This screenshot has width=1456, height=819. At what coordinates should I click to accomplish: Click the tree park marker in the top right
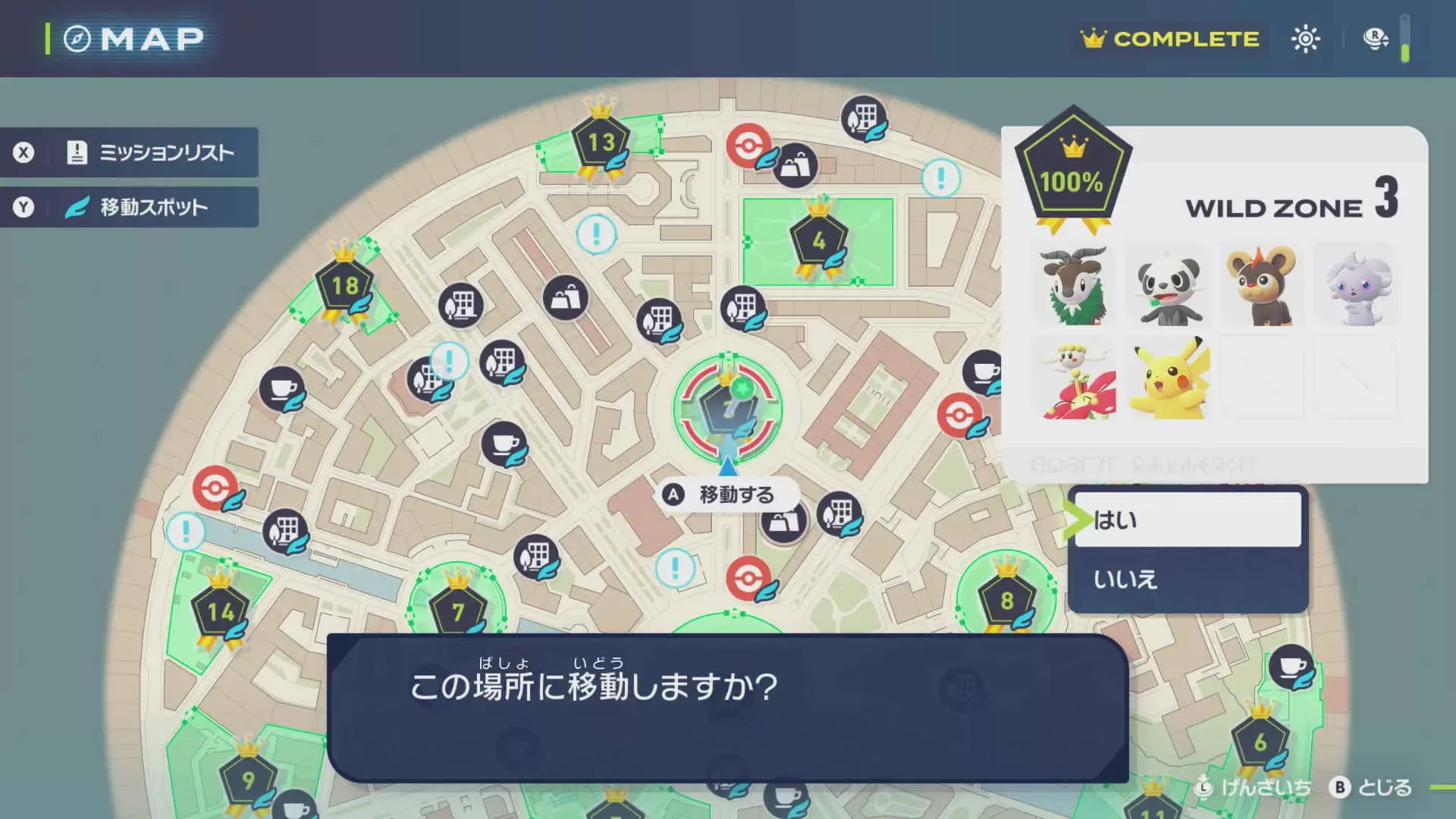(862, 118)
